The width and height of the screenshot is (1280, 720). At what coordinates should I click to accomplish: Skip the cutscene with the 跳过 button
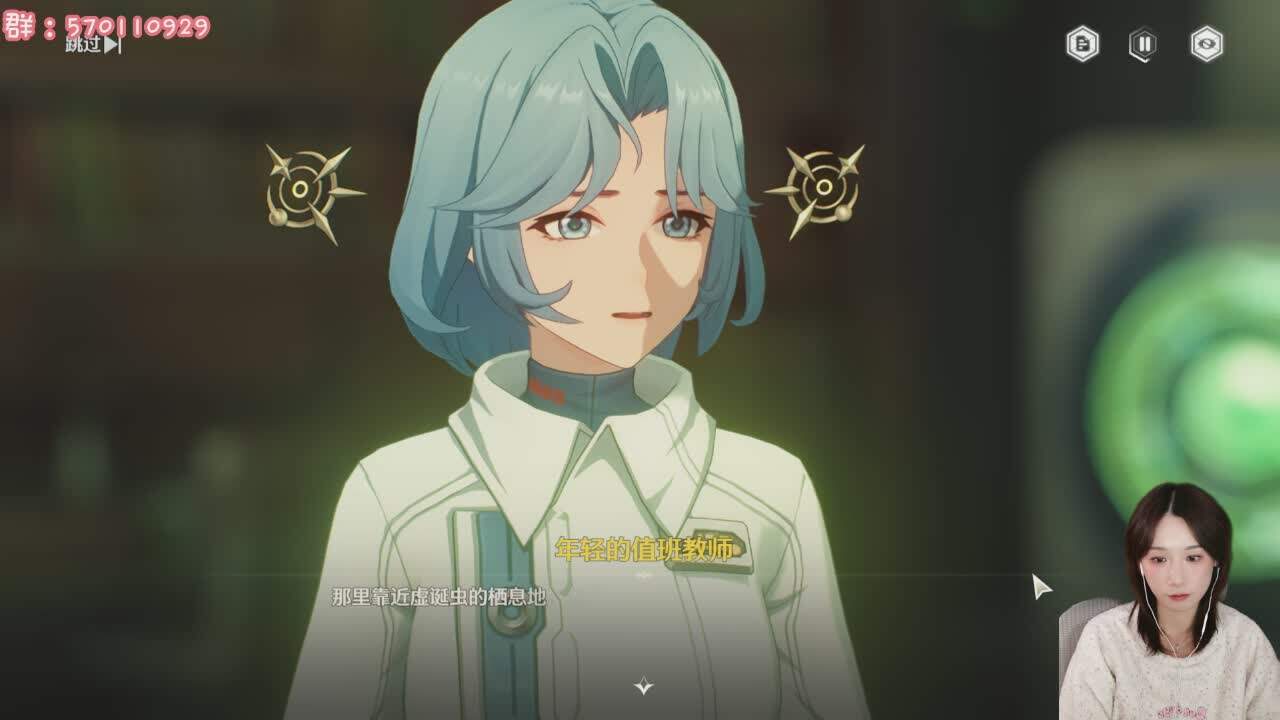(x=93, y=45)
